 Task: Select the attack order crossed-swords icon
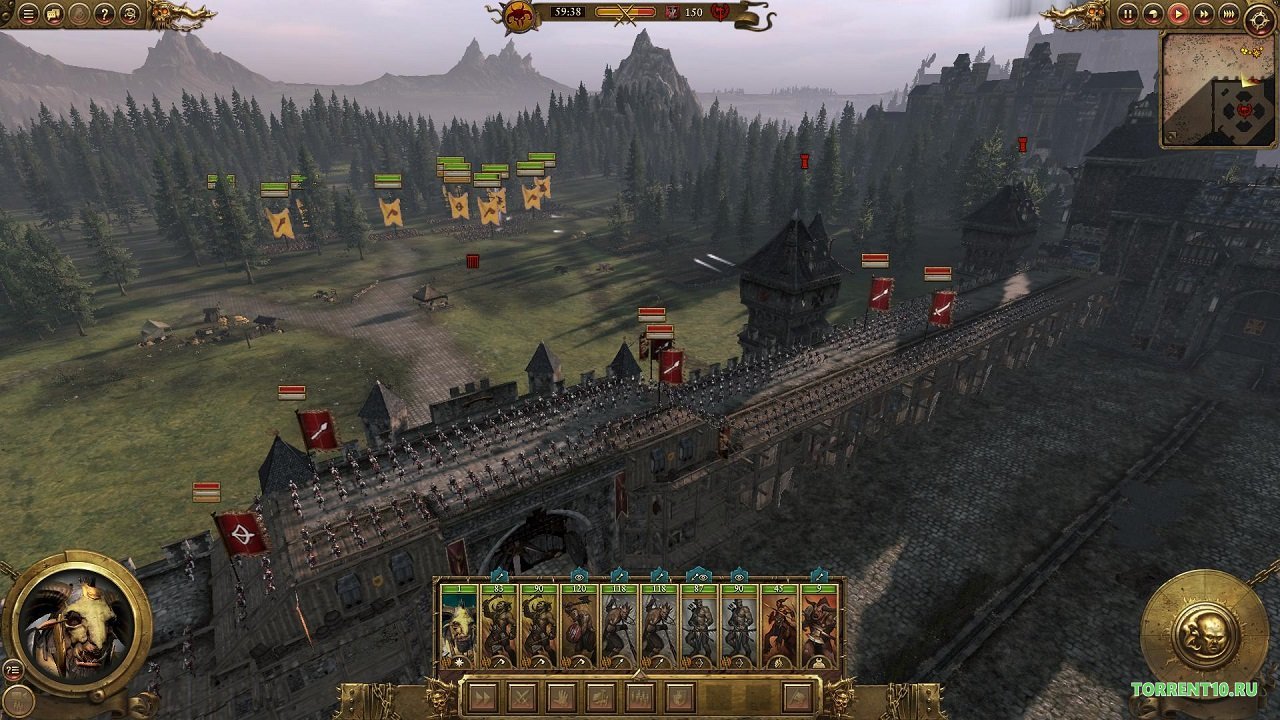click(x=524, y=697)
